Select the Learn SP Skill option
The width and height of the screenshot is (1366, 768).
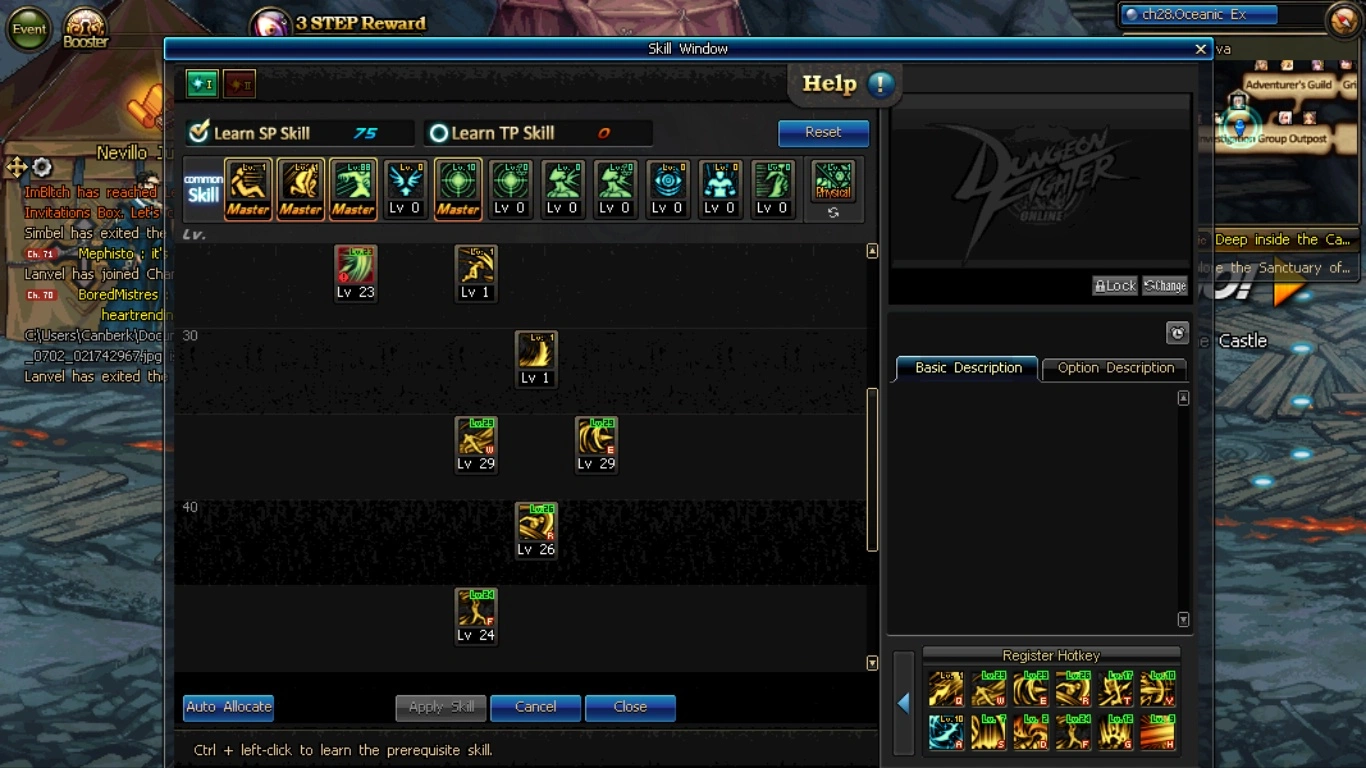(x=199, y=133)
